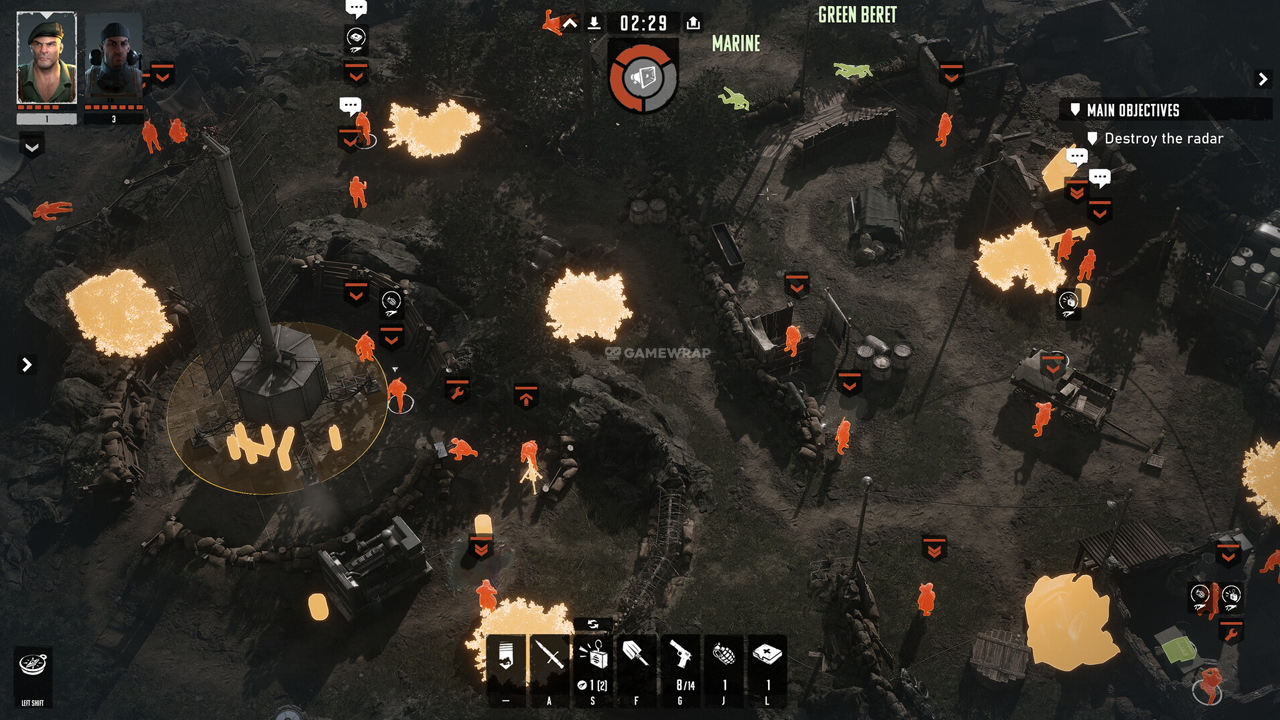The height and width of the screenshot is (720, 1280).
Task: Toggle the swap arrows above the decoy slot
Action: (x=593, y=624)
